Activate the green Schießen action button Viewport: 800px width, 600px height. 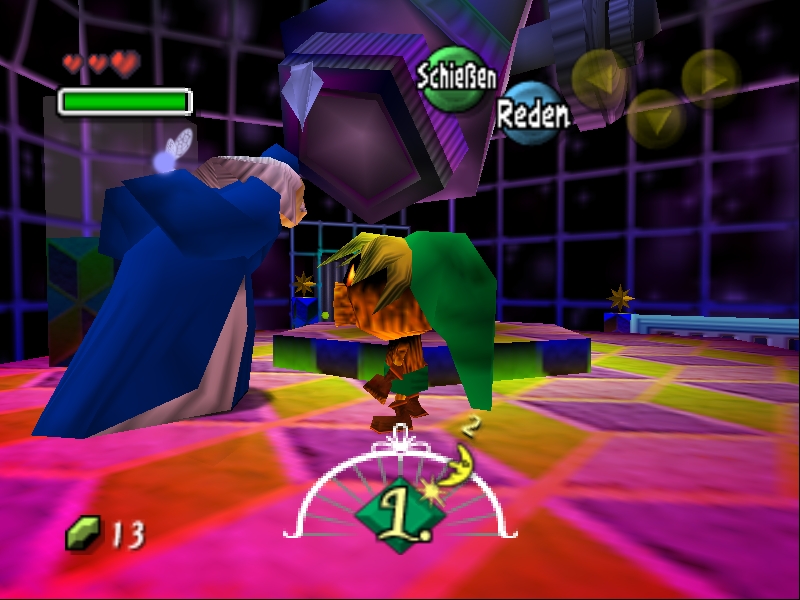pyautogui.click(x=455, y=79)
